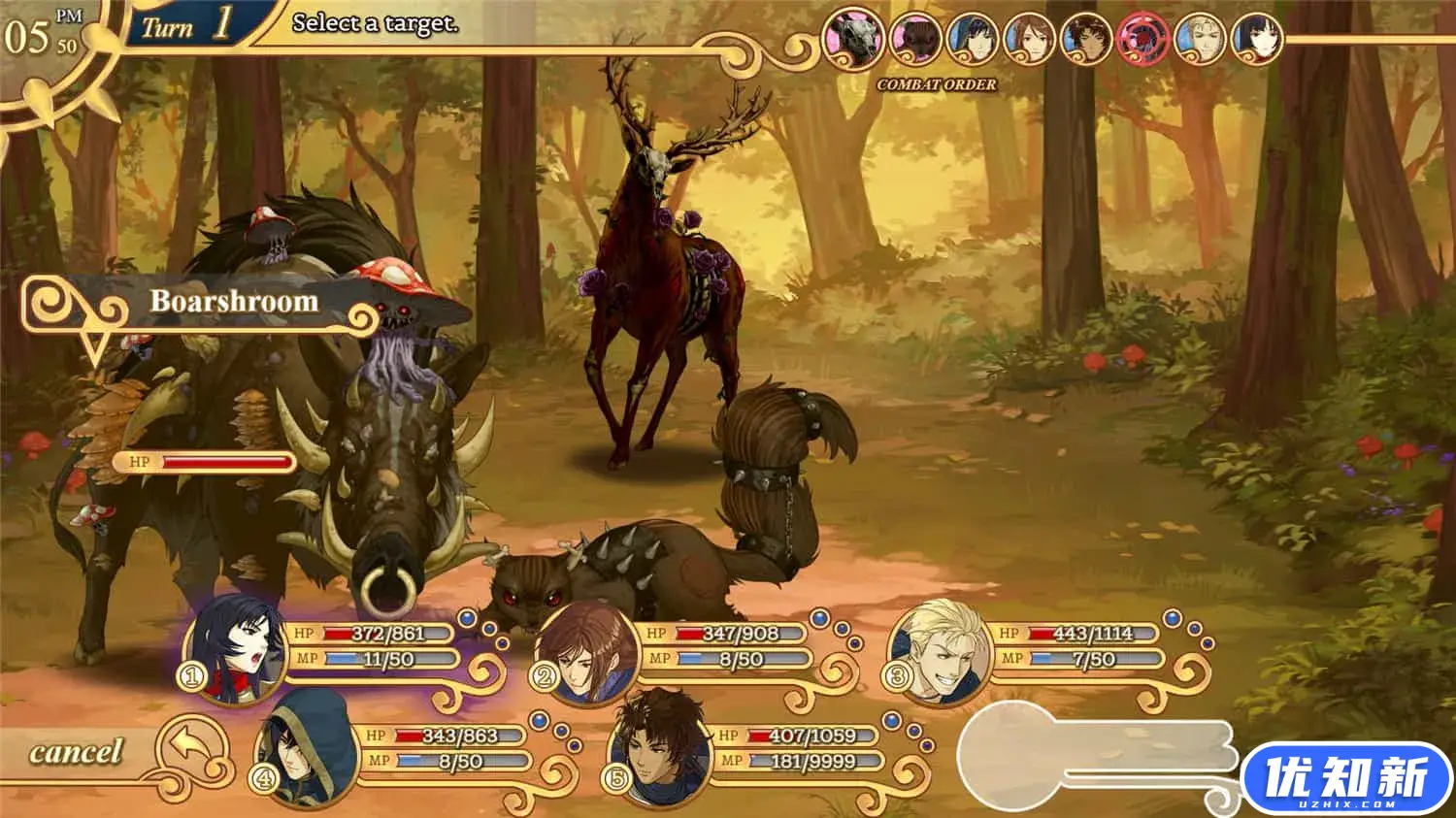1456x818 pixels.
Task: Click the red-targeted portrait in combat order
Action: click(1143, 41)
